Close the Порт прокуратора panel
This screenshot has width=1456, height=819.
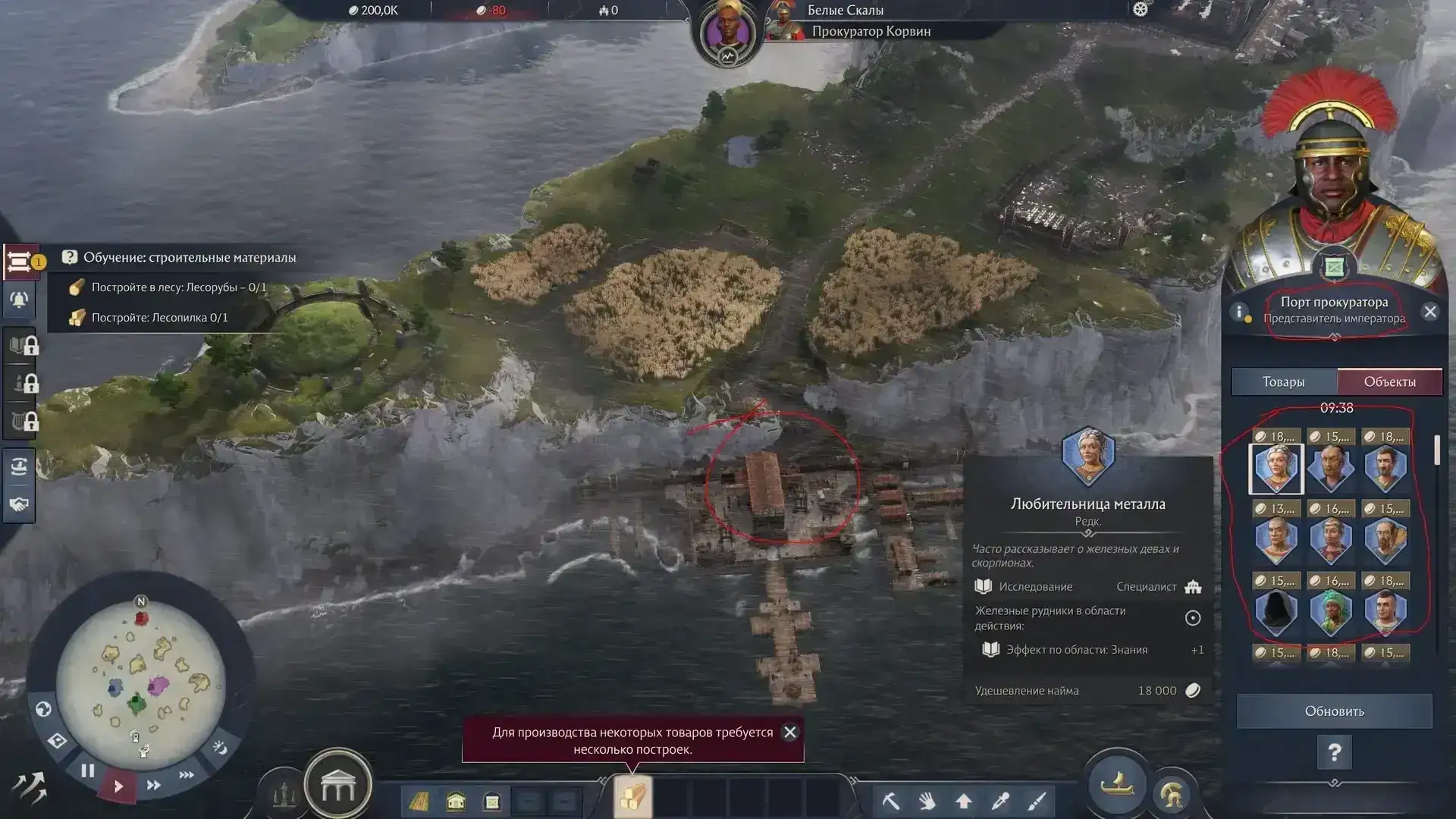click(1429, 312)
